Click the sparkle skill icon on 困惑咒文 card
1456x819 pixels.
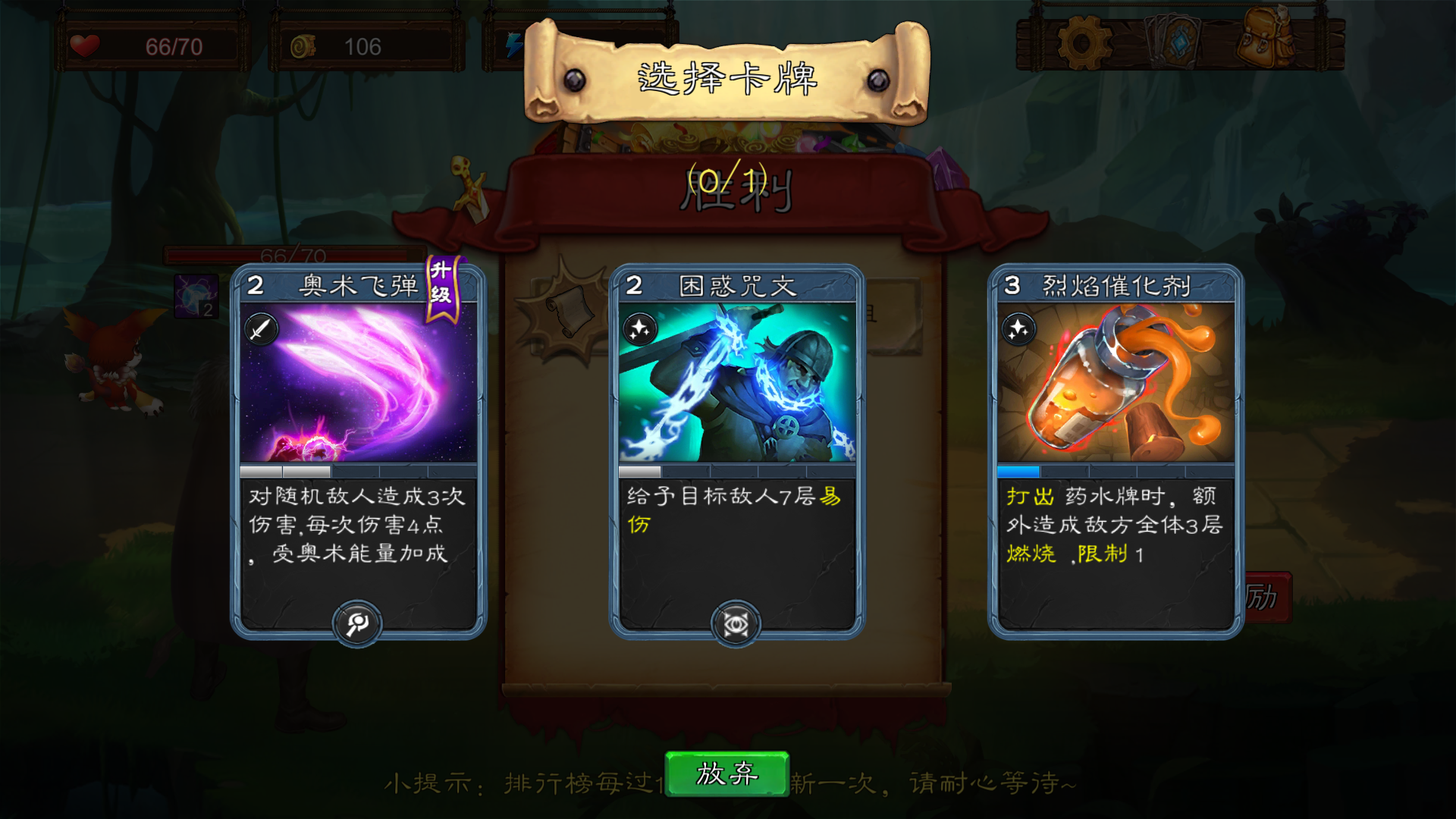(x=642, y=328)
